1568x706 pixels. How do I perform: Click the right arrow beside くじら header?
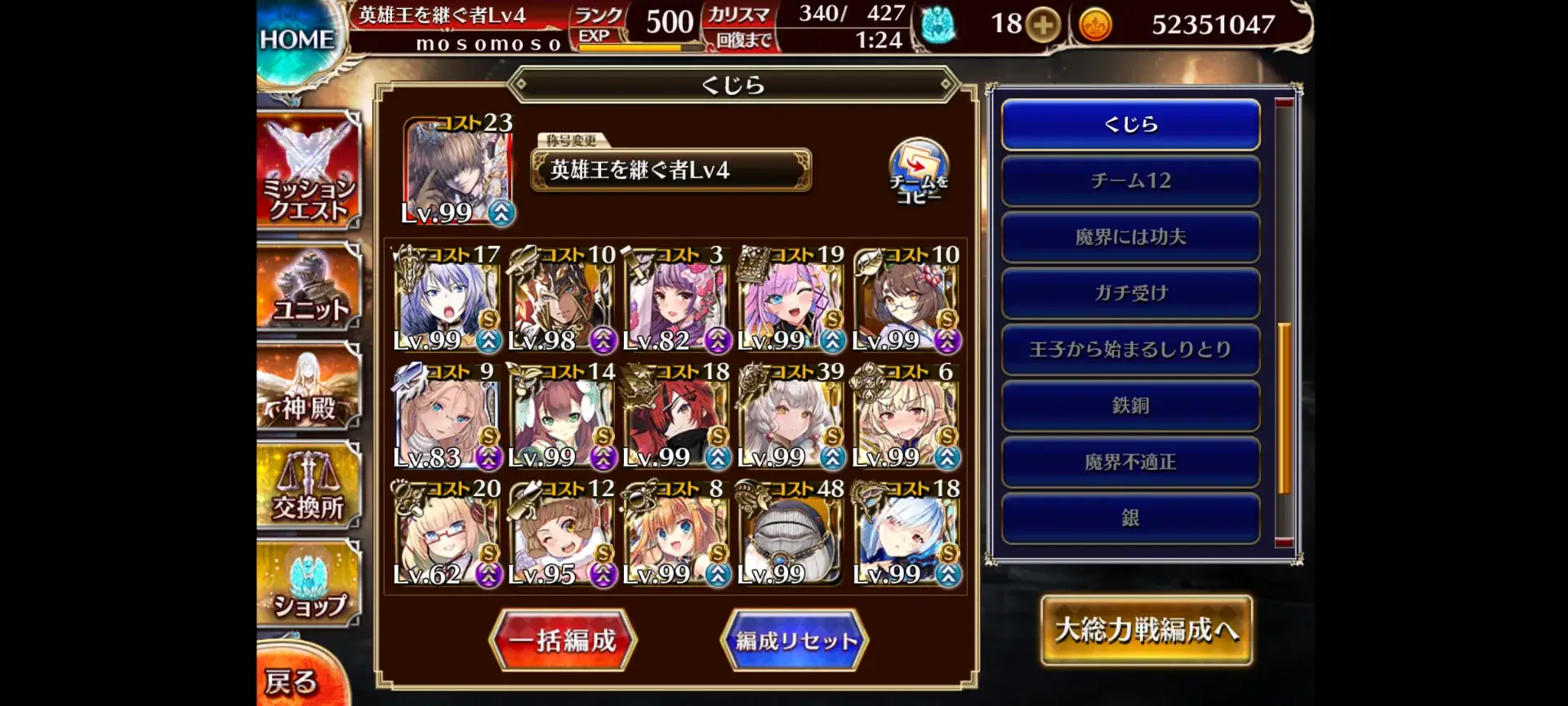(947, 85)
